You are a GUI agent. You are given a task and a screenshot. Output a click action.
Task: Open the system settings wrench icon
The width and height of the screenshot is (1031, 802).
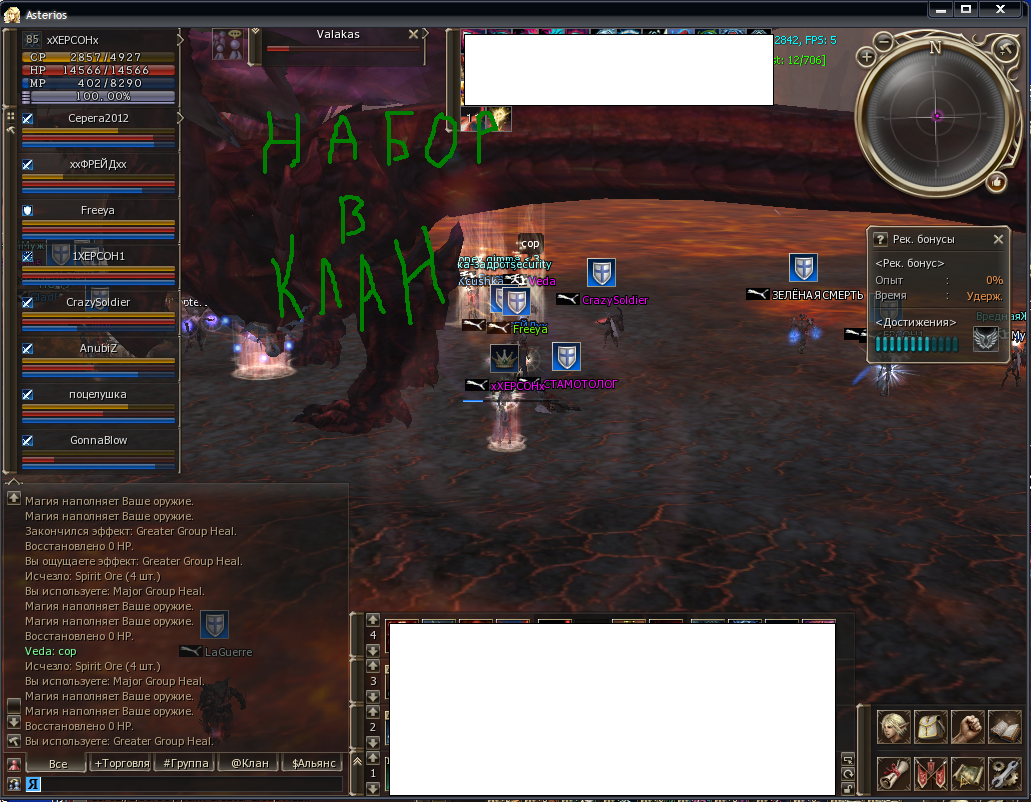[1004, 773]
